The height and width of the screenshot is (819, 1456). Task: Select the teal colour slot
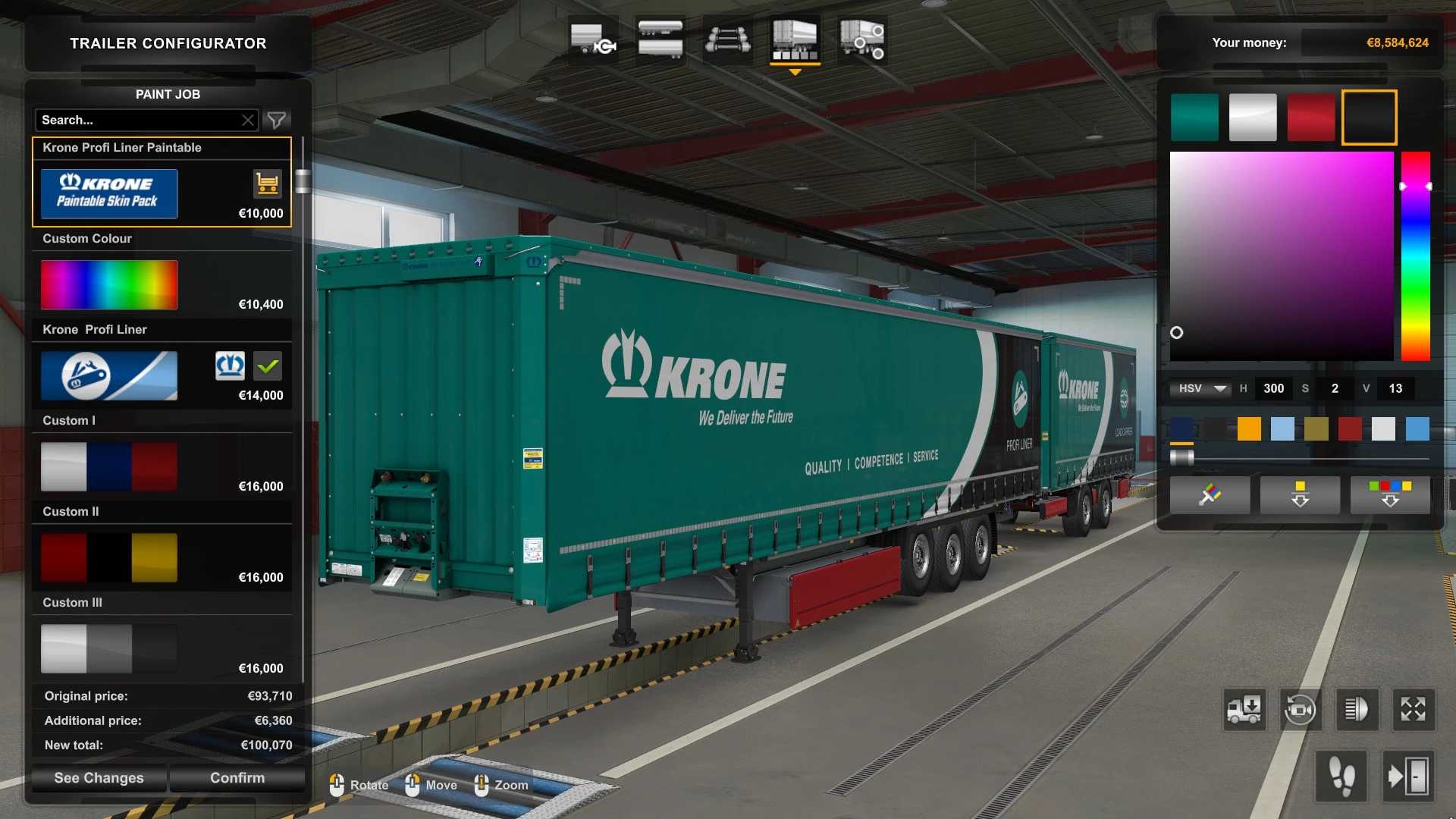click(1194, 118)
